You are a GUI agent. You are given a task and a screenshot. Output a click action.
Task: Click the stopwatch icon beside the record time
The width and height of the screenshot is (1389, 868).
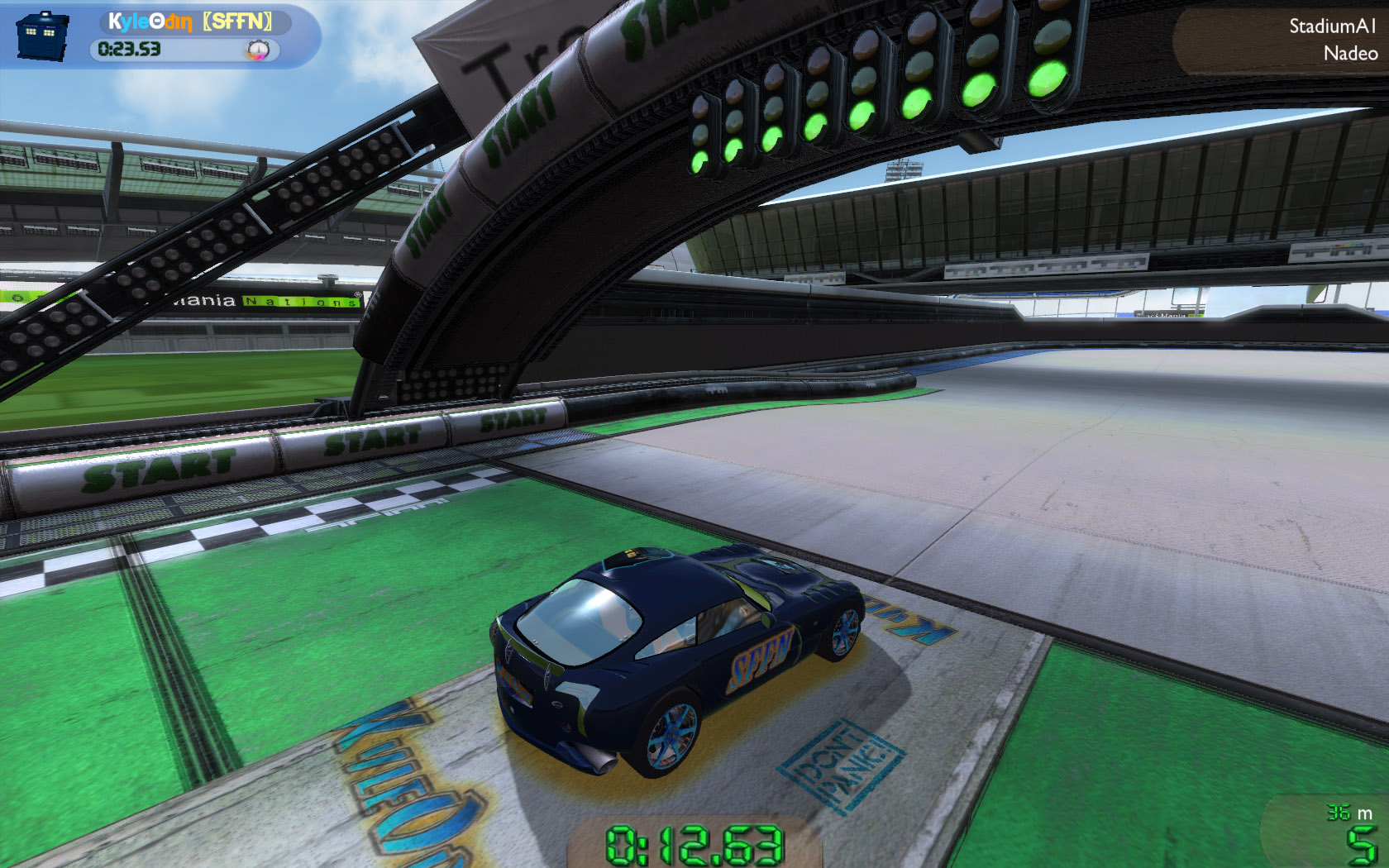[259, 50]
